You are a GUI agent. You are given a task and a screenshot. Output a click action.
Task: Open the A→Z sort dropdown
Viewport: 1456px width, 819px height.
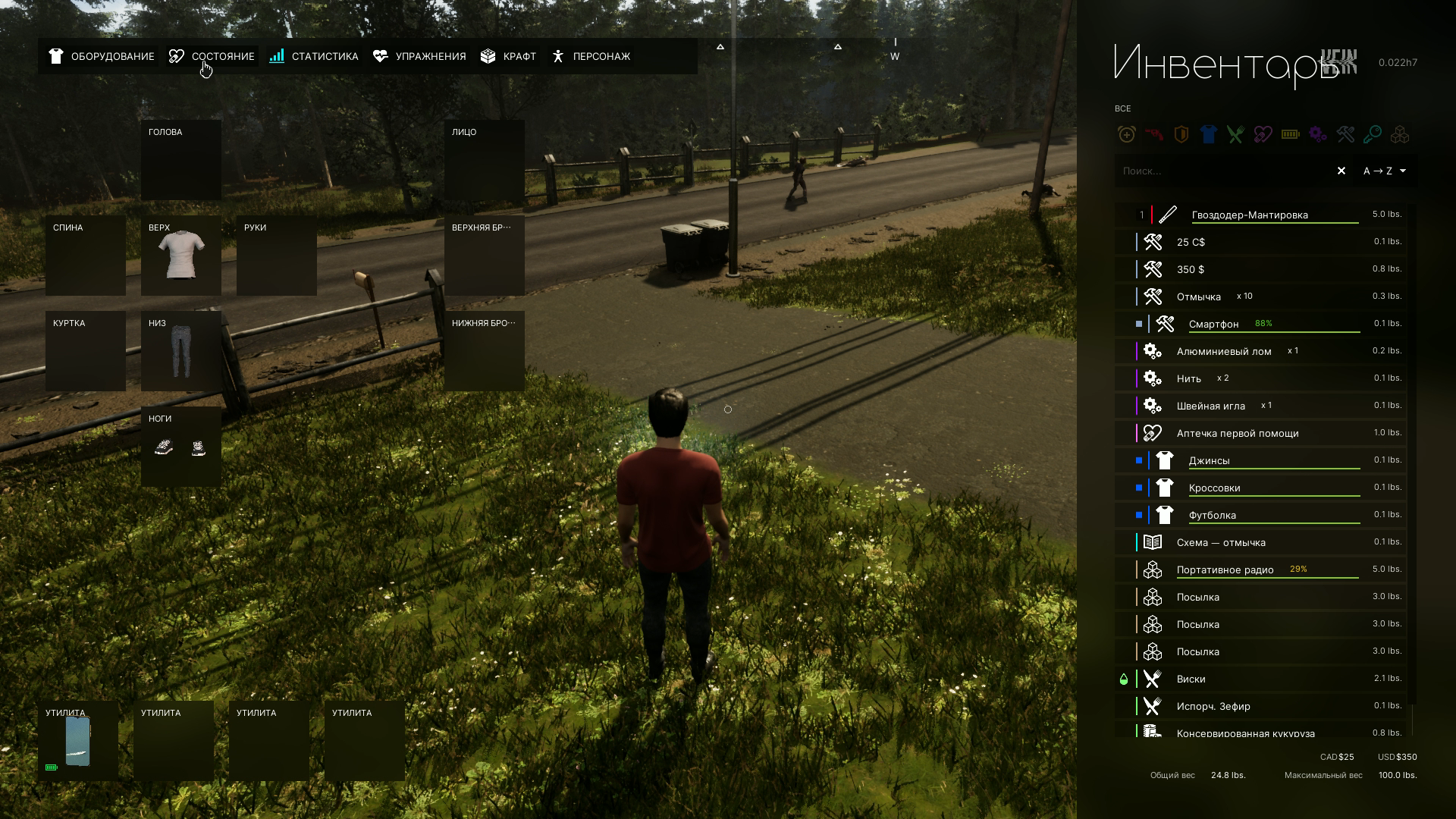[1385, 171]
